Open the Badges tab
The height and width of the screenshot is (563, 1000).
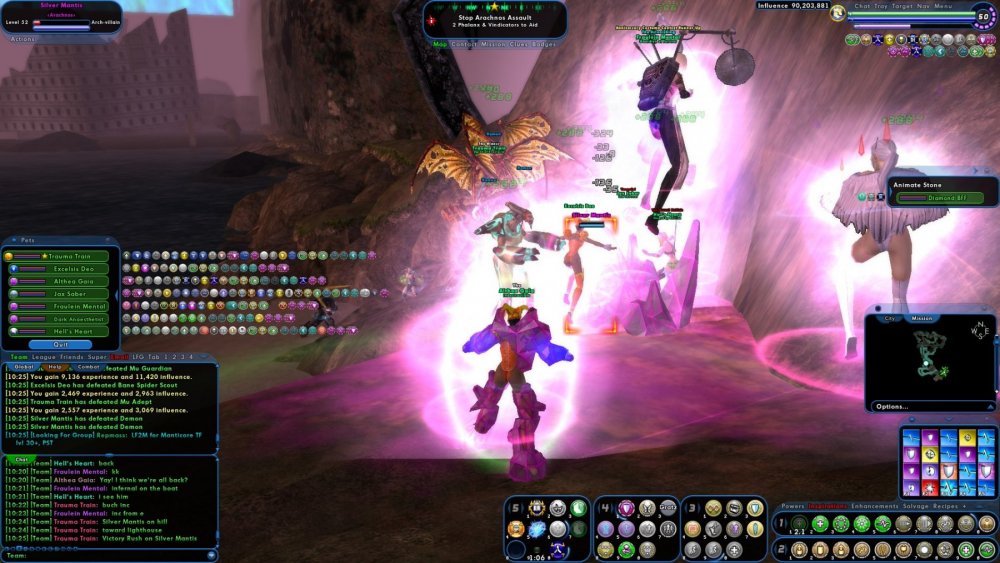tap(546, 44)
